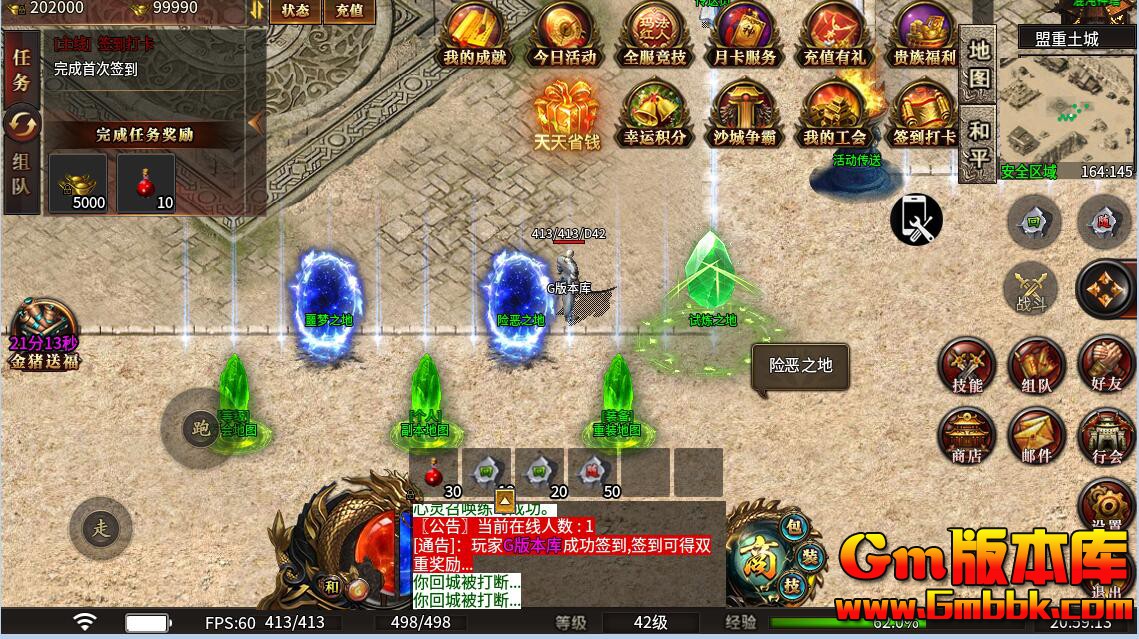1139x639 pixels.
Task: Open the 商店 shop
Action: pos(967,437)
